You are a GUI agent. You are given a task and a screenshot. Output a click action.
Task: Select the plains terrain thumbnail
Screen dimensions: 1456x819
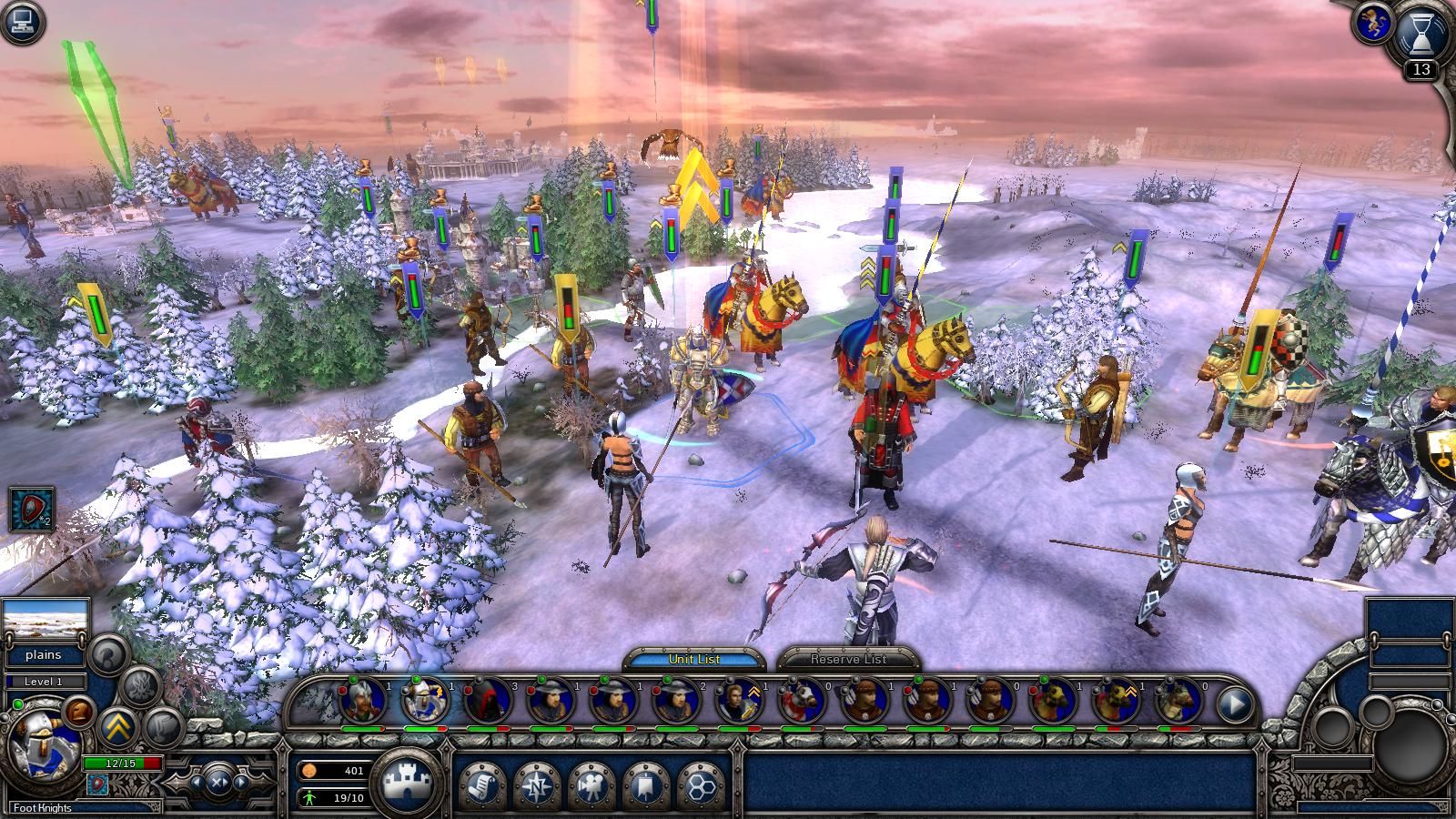[x=45, y=621]
